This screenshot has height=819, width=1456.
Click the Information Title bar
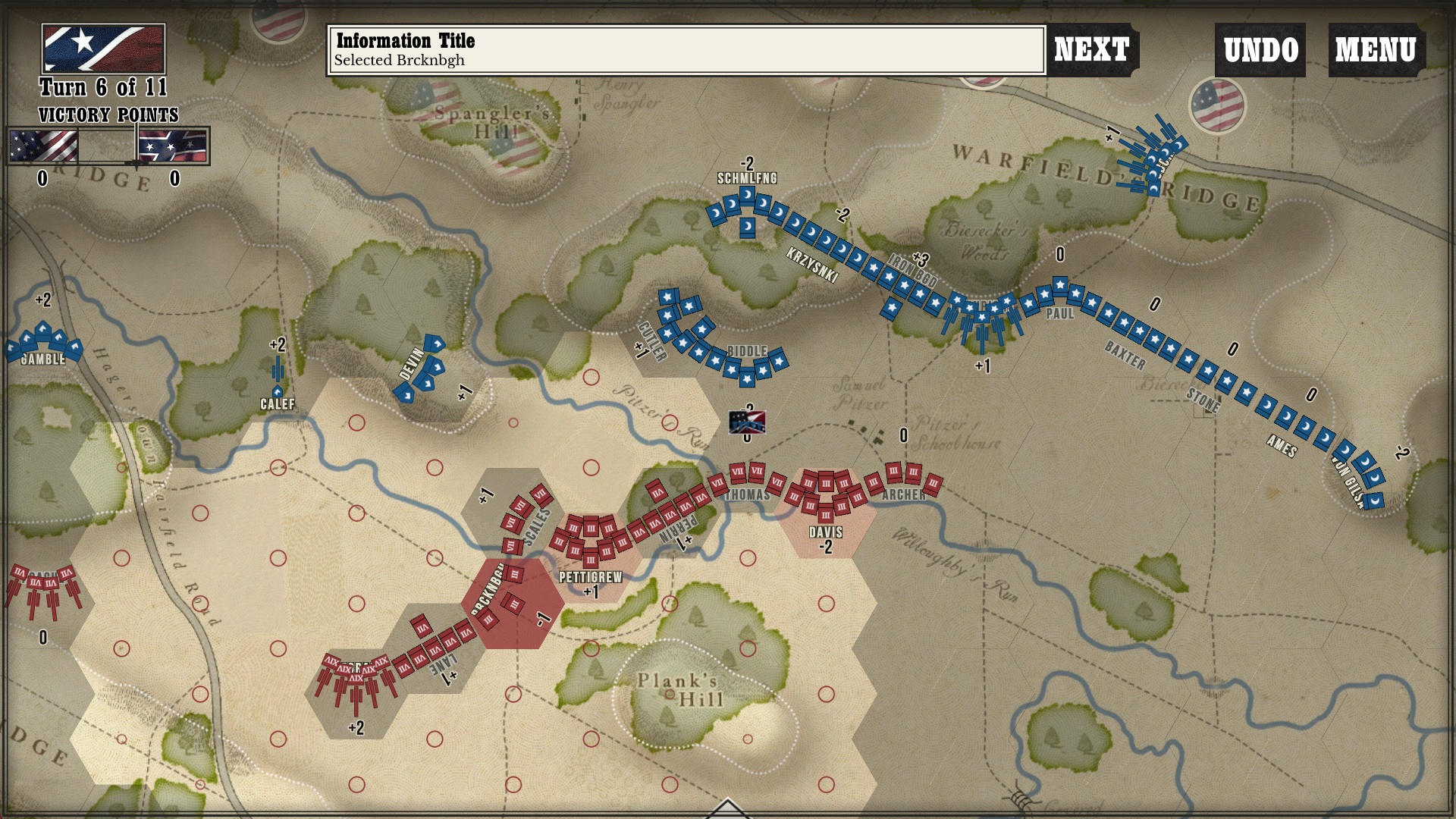(682, 48)
